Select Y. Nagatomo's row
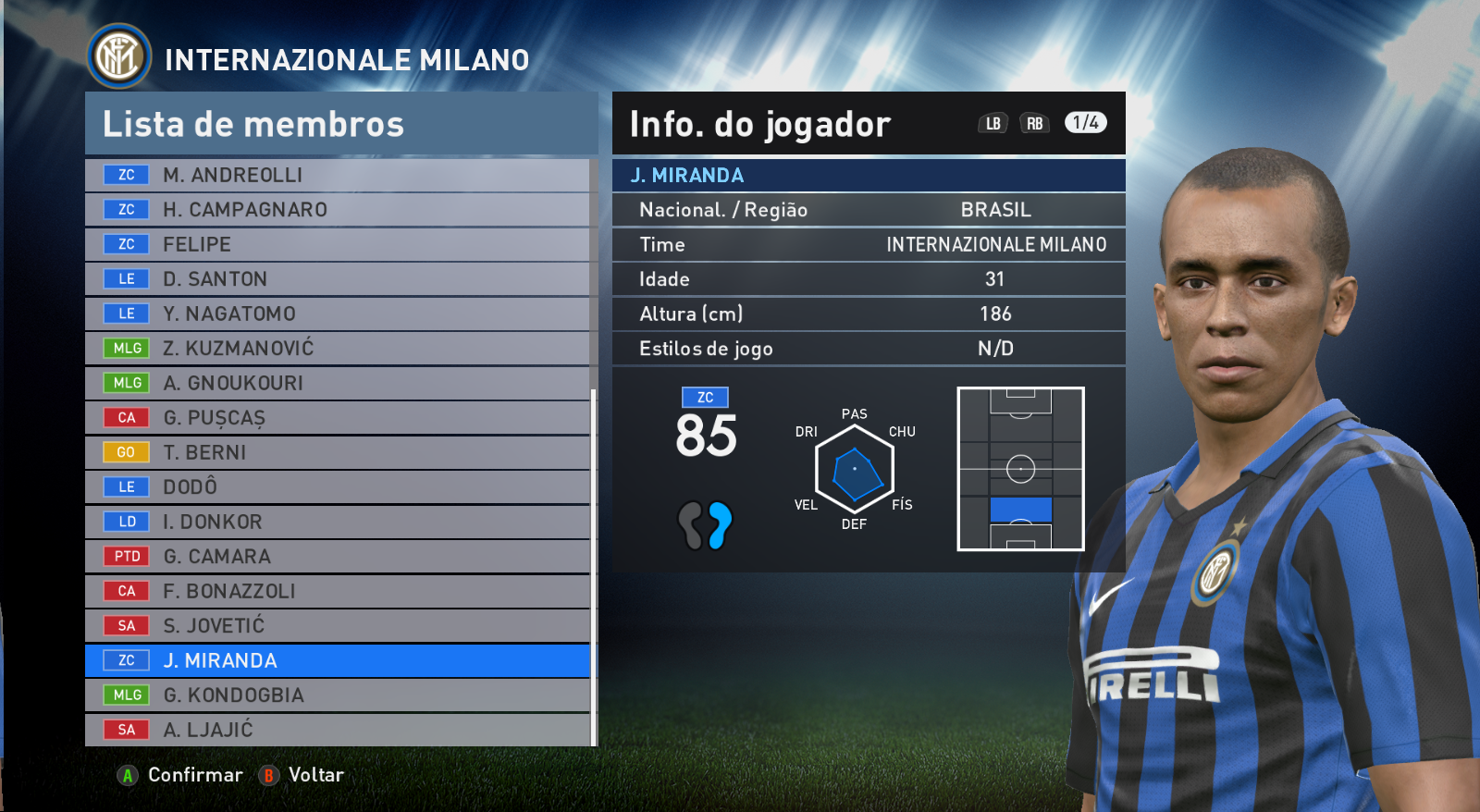 coord(338,314)
